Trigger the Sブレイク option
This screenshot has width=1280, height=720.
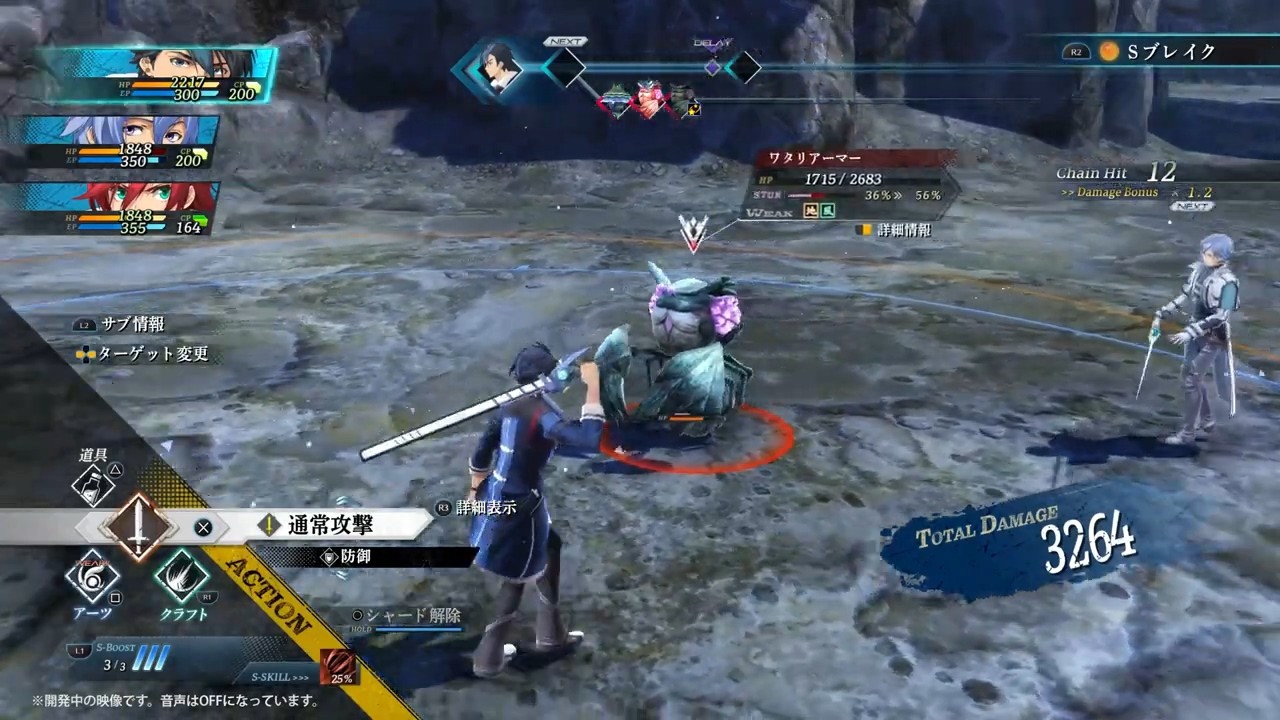coord(1170,52)
